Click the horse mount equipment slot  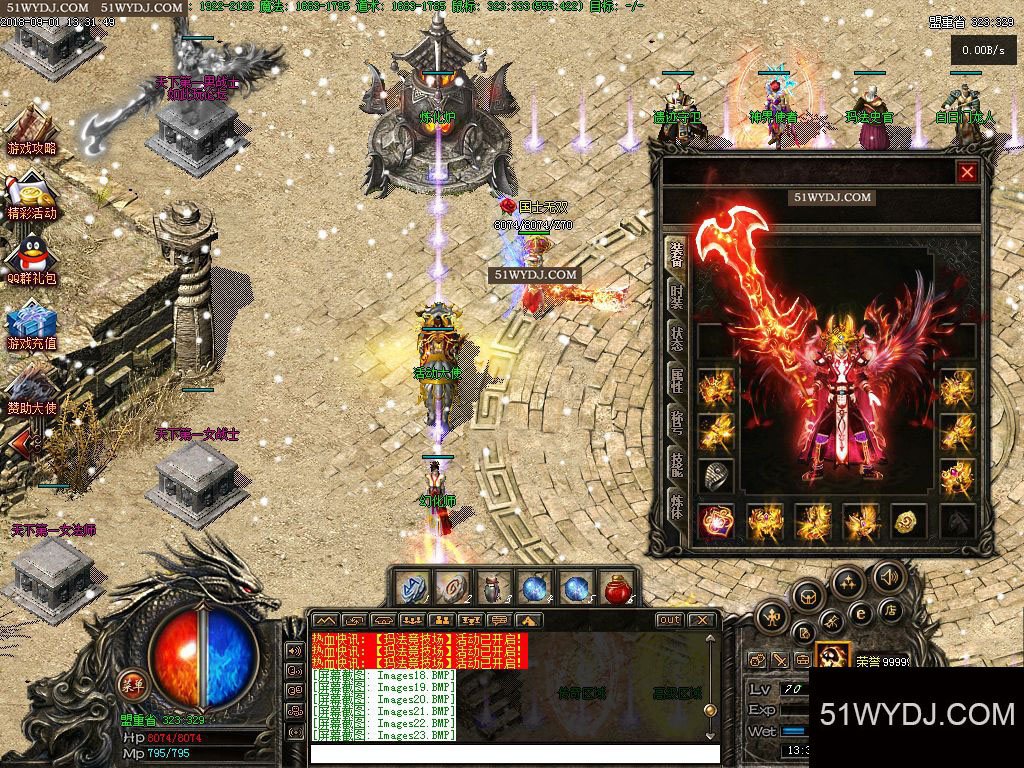coord(957,521)
